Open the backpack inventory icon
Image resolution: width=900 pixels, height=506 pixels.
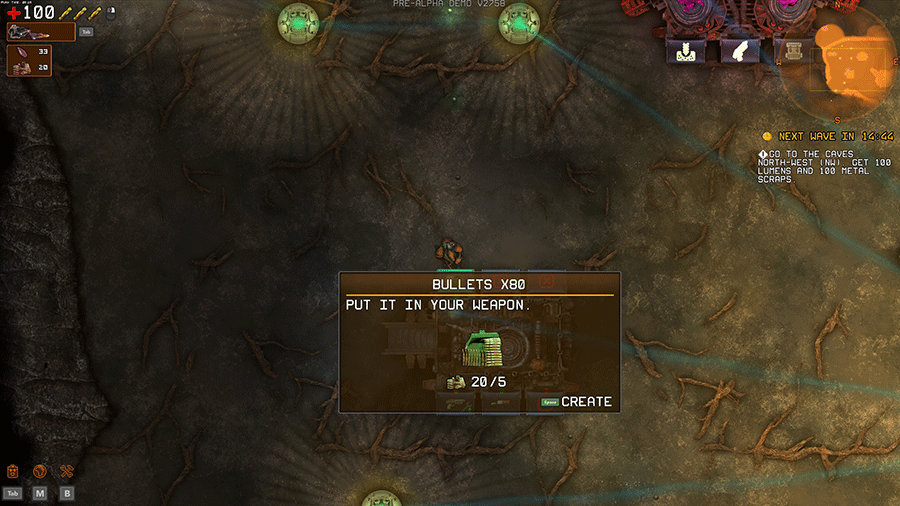click(13, 471)
